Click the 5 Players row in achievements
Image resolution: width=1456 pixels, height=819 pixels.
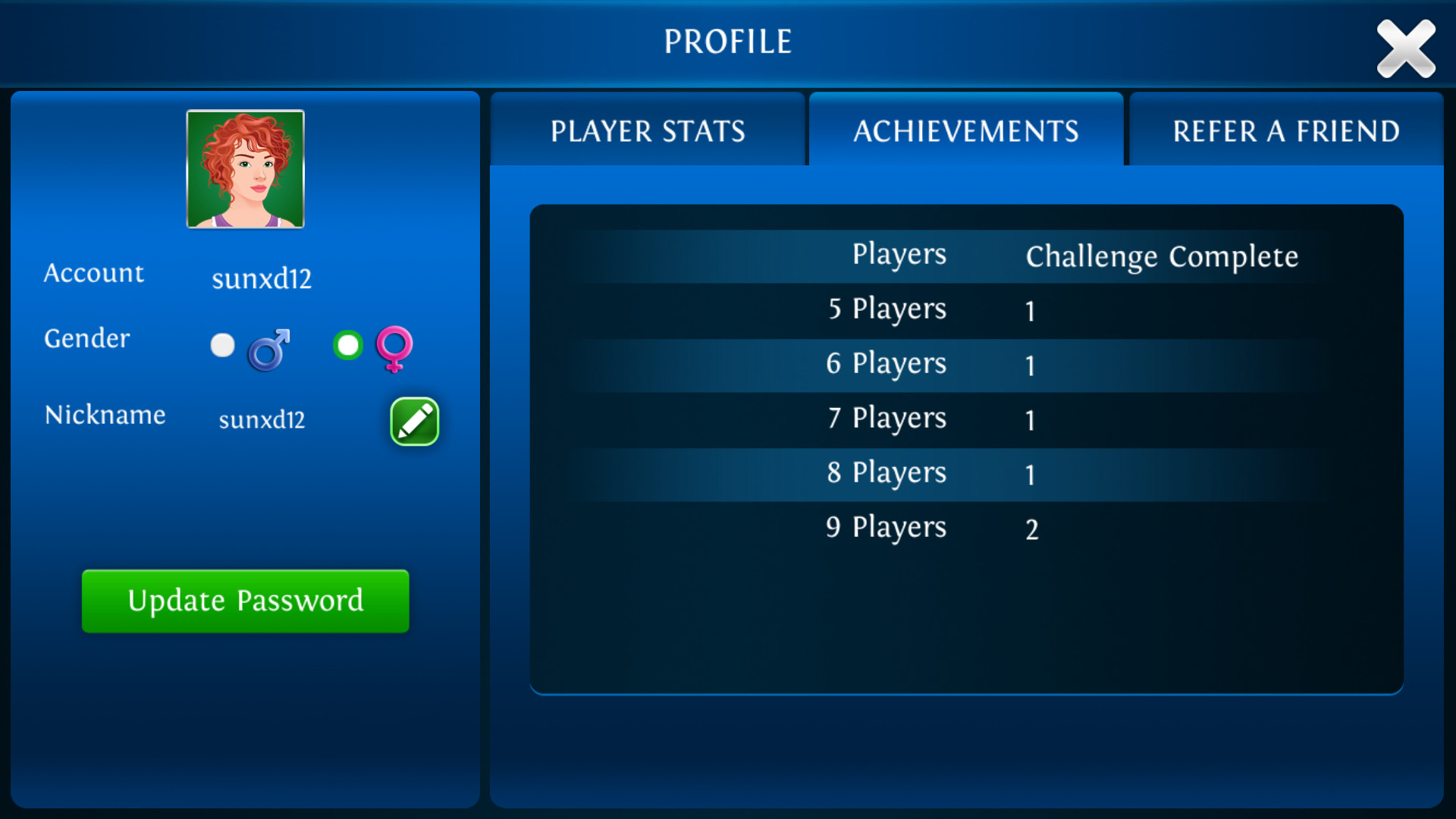(x=886, y=309)
